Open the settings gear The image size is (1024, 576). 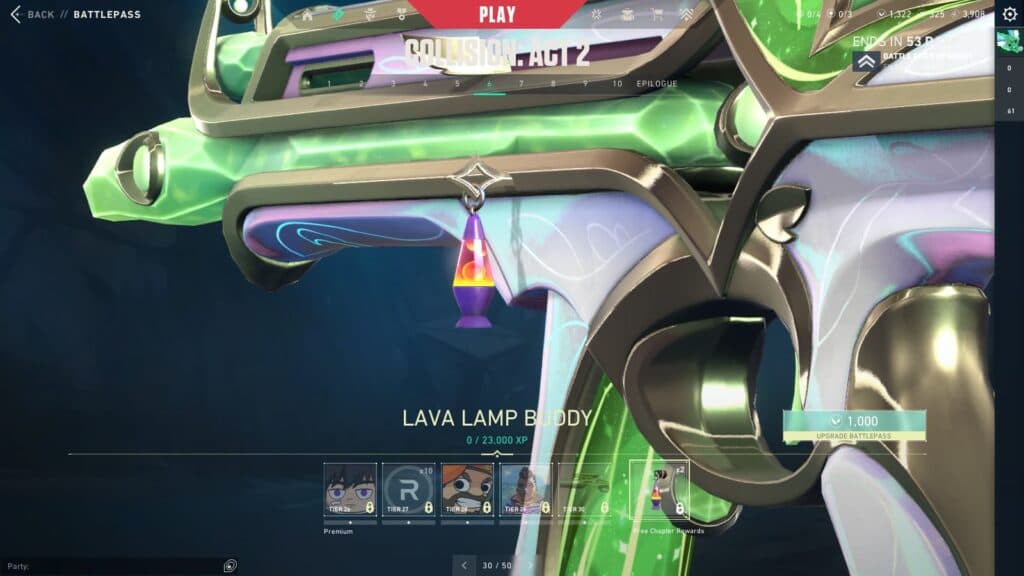click(x=1008, y=14)
